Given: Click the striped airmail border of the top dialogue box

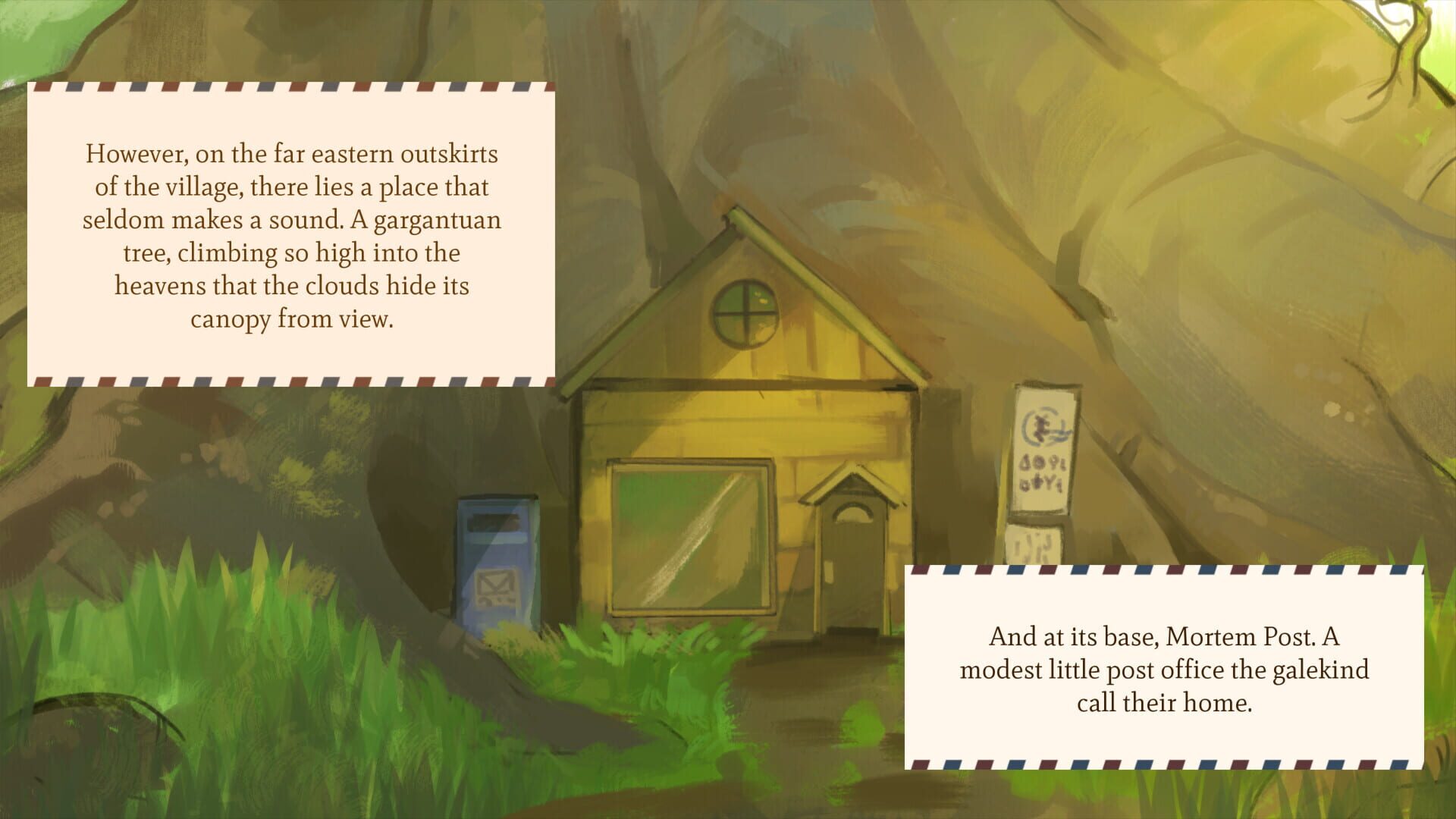Looking at the screenshot, I should (x=292, y=89).
